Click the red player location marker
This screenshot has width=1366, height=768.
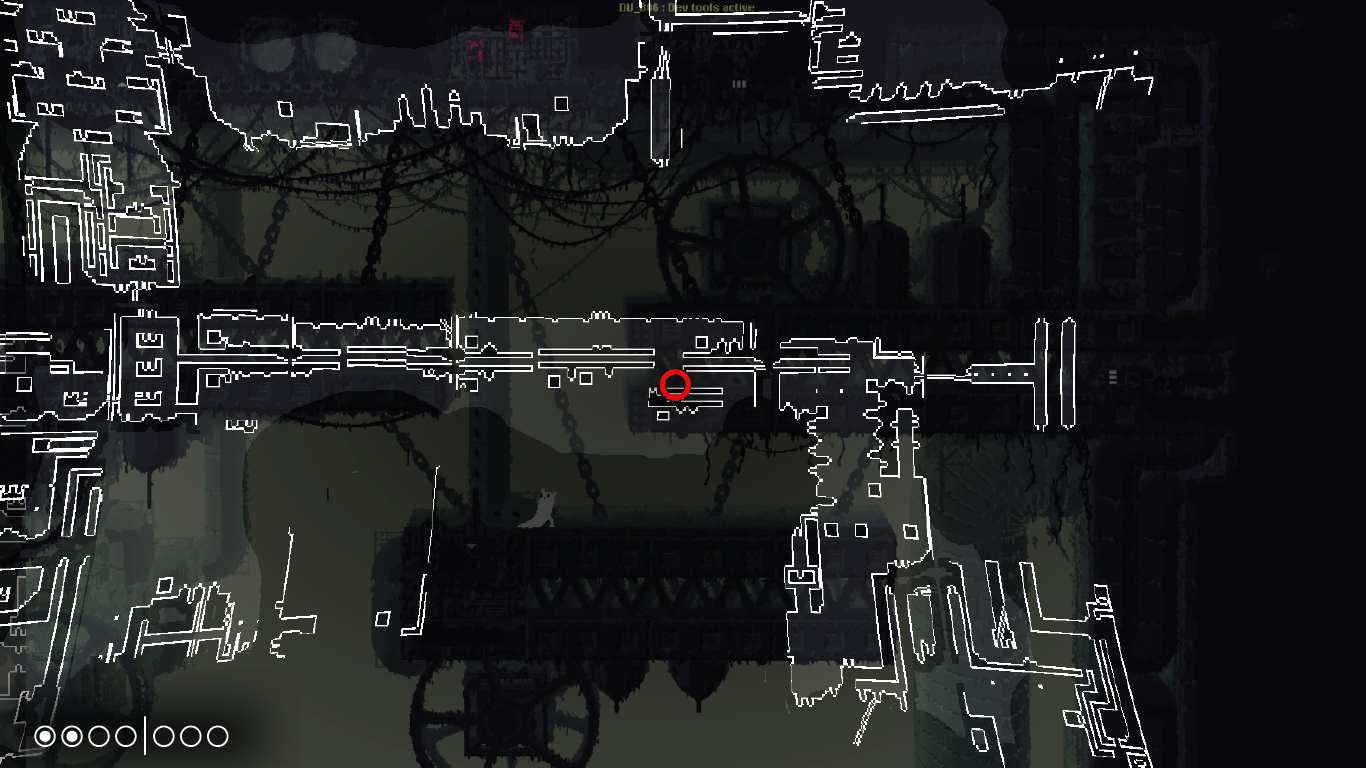click(x=676, y=384)
